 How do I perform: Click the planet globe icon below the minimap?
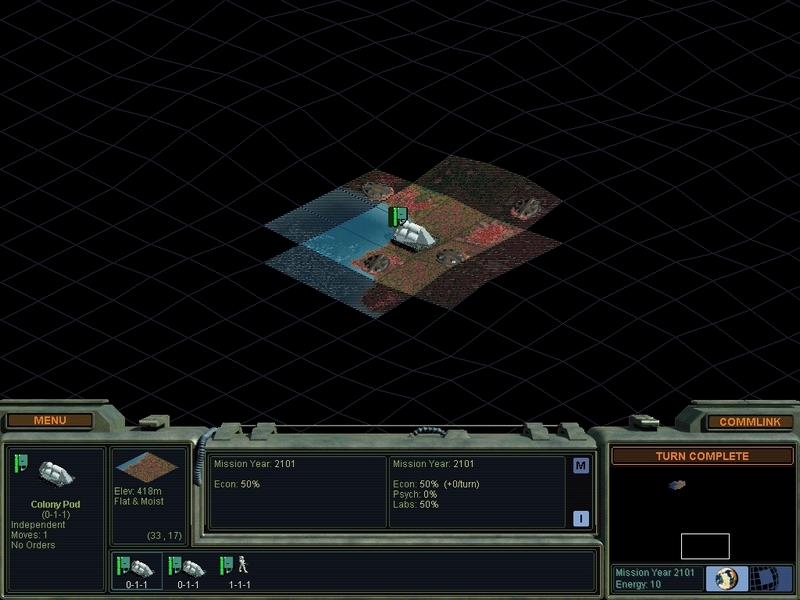click(x=727, y=579)
